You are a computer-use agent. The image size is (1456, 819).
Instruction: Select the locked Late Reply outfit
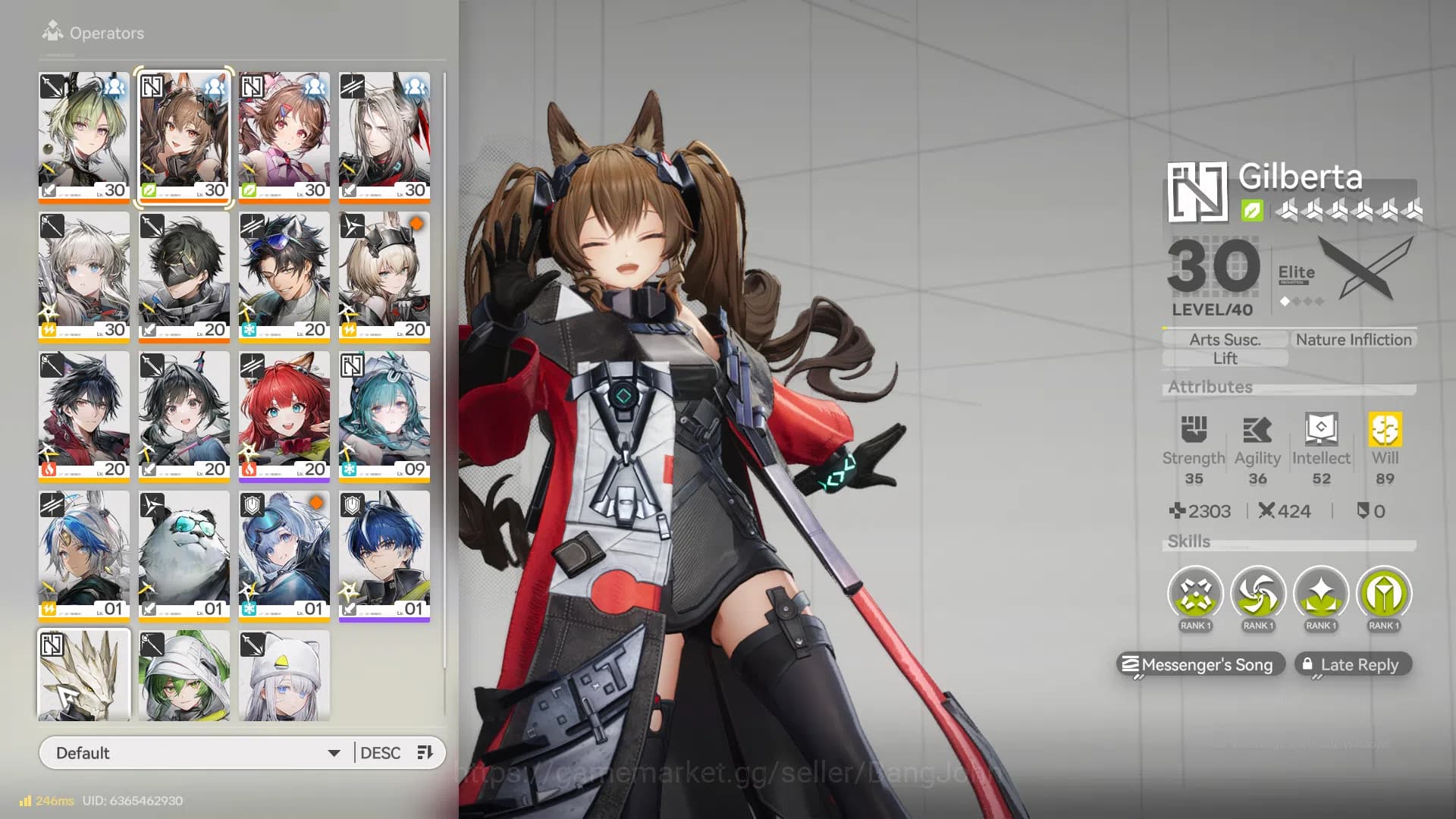coord(1353,664)
